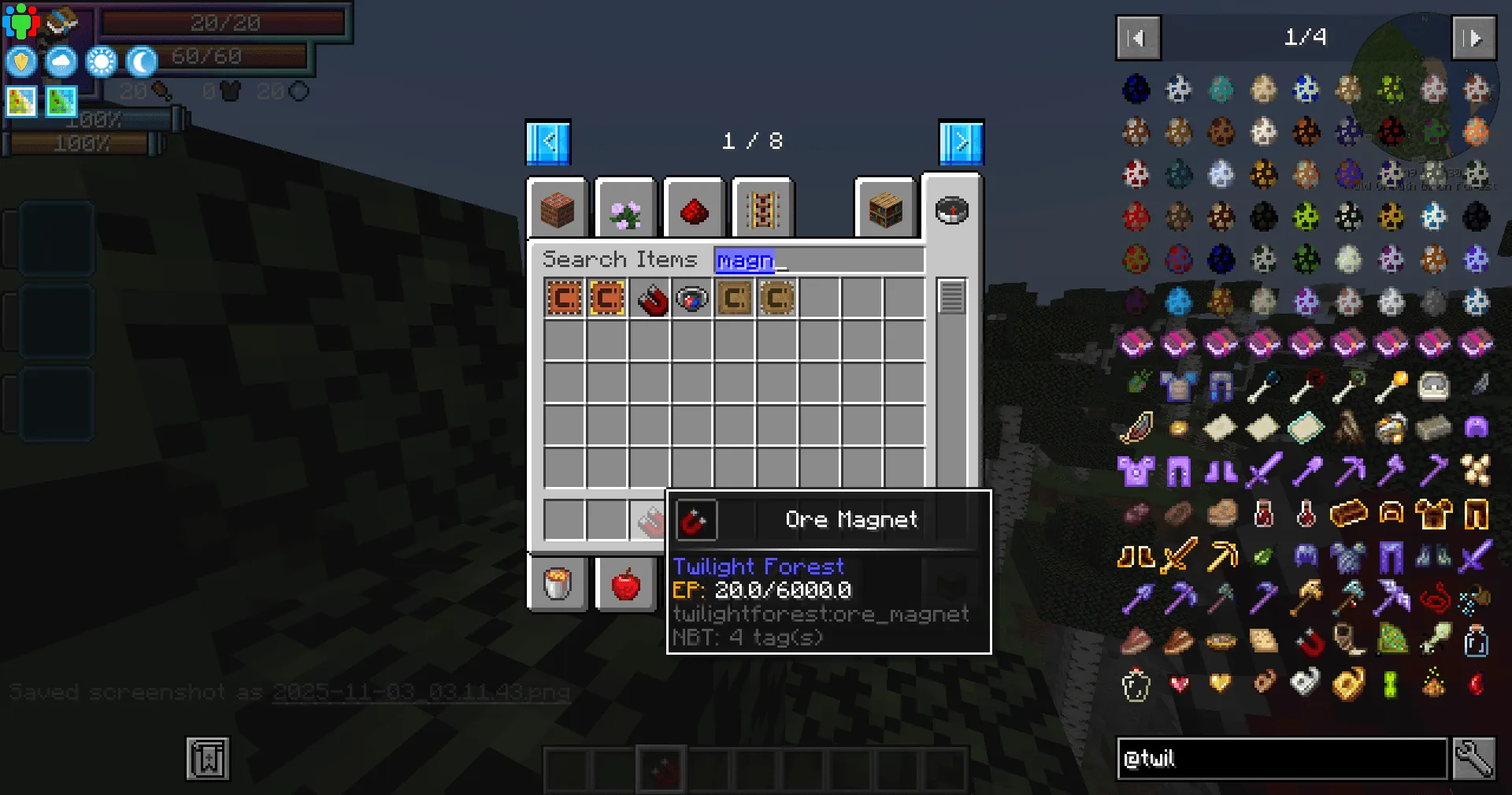Click the sun time indicator icon
The width and height of the screenshot is (1512, 795).
point(101,61)
